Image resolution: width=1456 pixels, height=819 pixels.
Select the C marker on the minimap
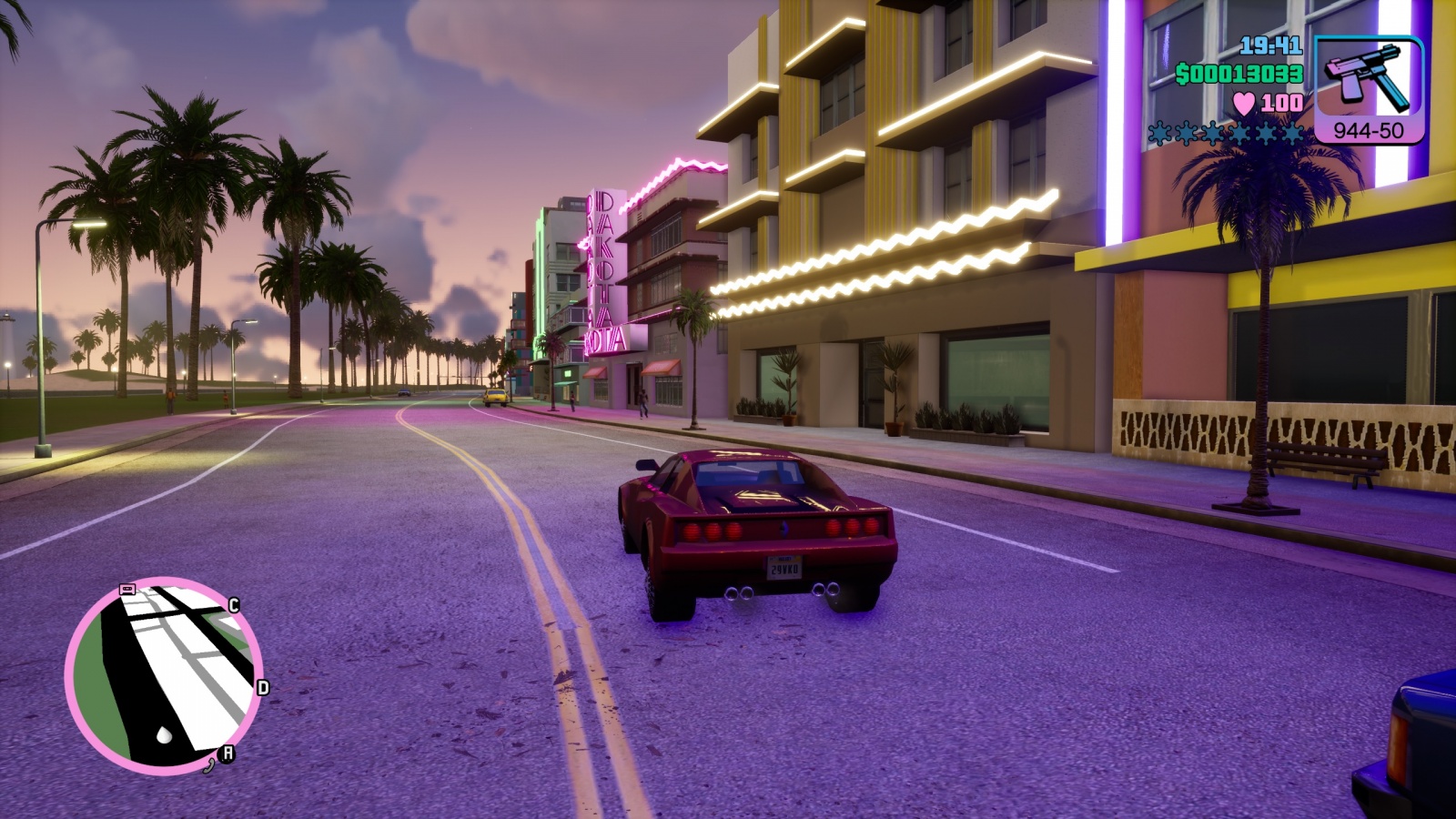(x=234, y=606)
